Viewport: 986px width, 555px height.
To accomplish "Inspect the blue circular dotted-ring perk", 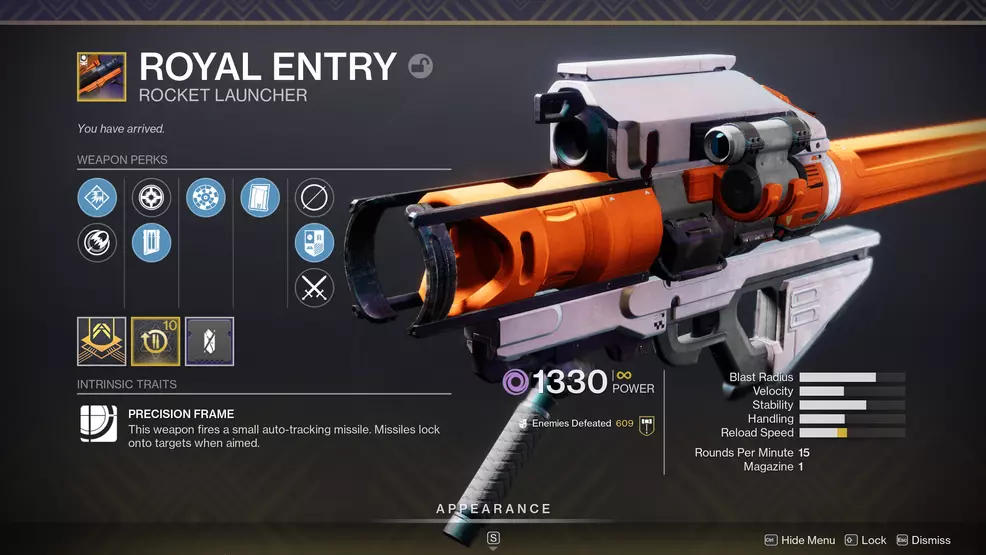I will [x=206, y=197].
